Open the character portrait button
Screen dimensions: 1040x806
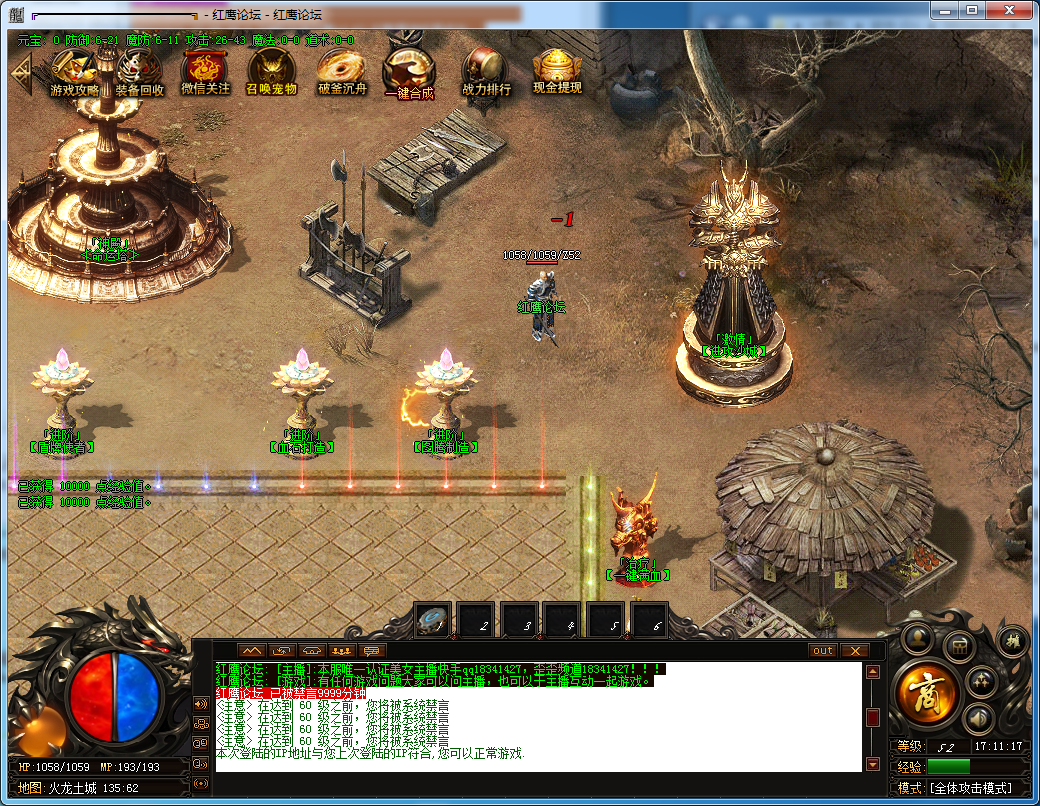click(917, 639)
